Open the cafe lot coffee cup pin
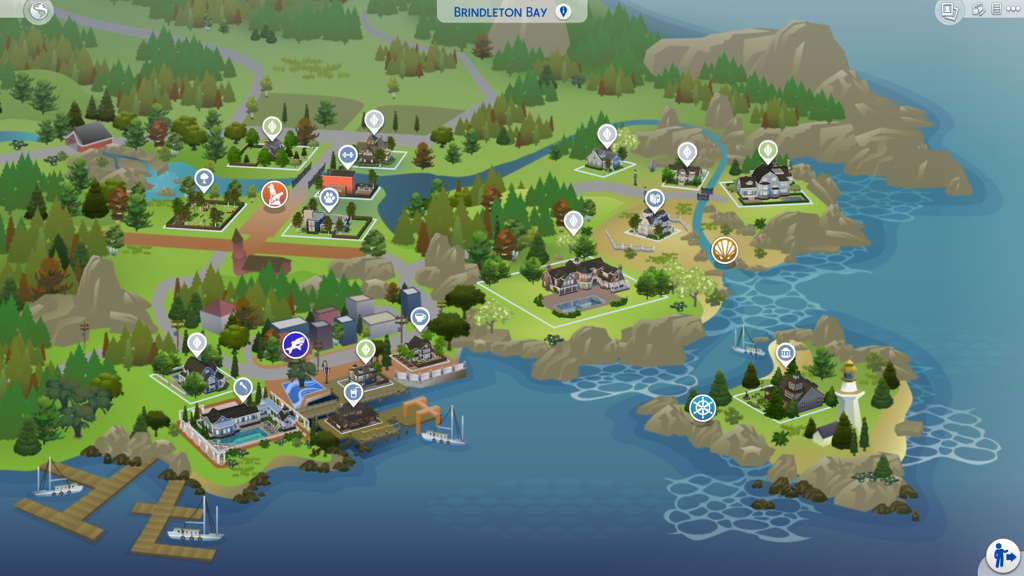The image size is (1024, 576). [x=420, y=318]
